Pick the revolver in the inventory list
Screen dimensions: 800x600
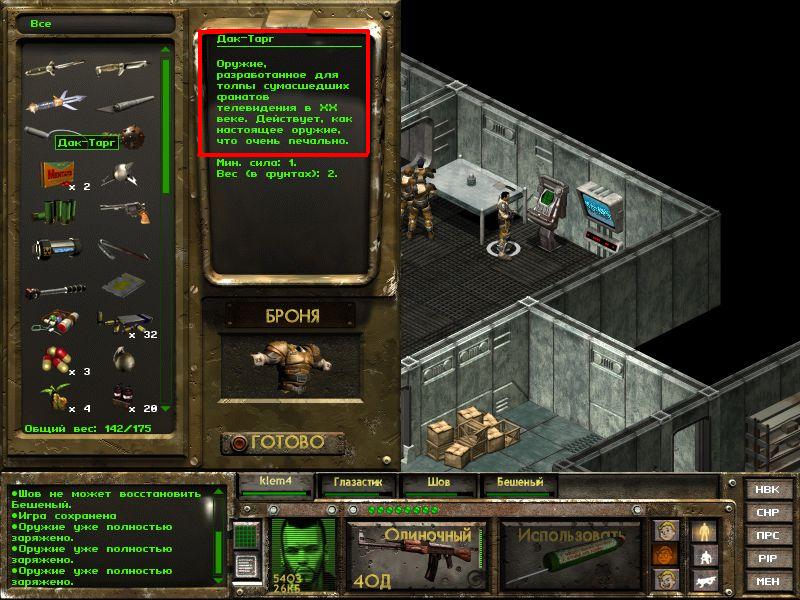click(126, 212)
